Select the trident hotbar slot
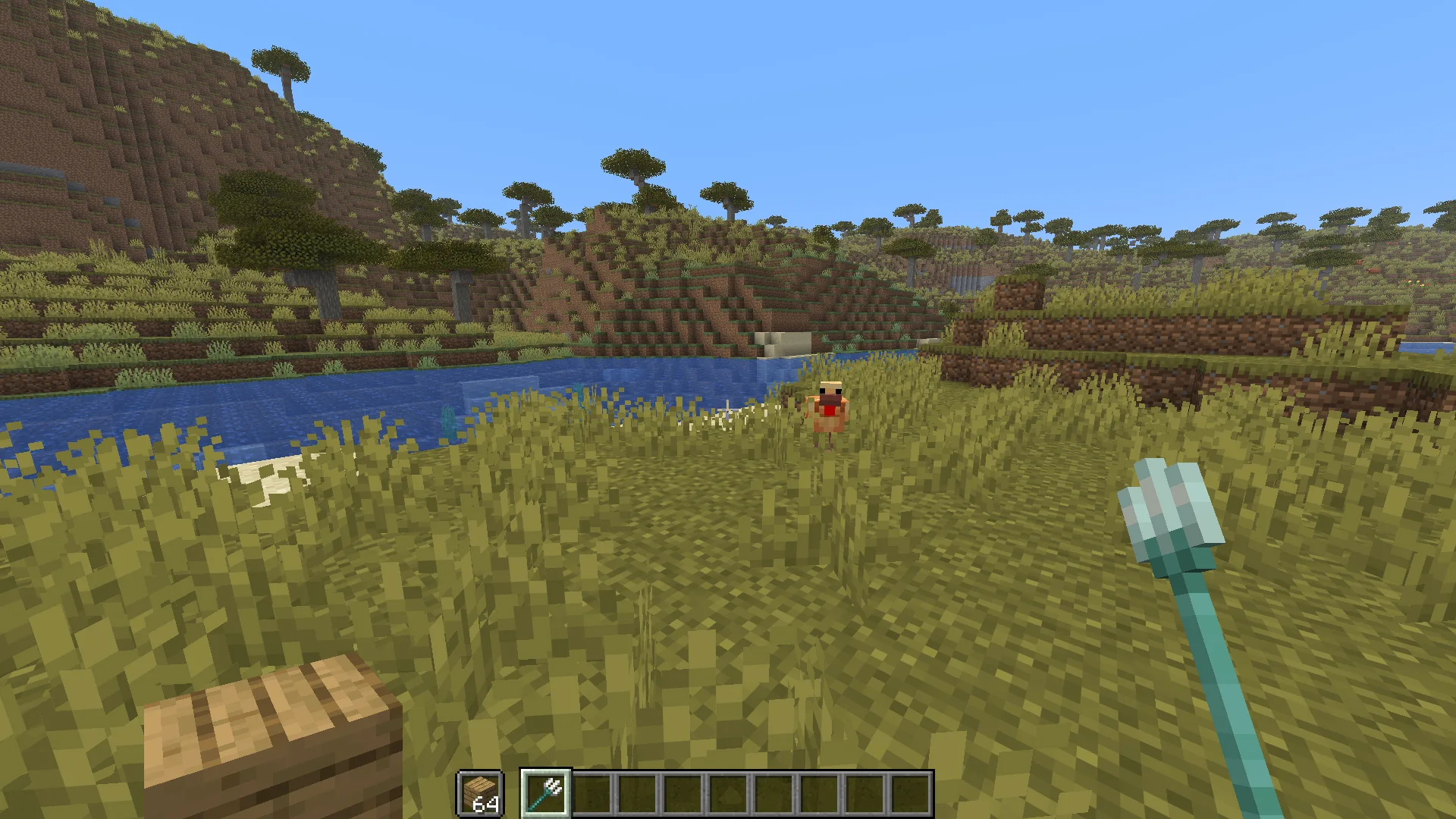1456x819 pixels. [545, 793]
